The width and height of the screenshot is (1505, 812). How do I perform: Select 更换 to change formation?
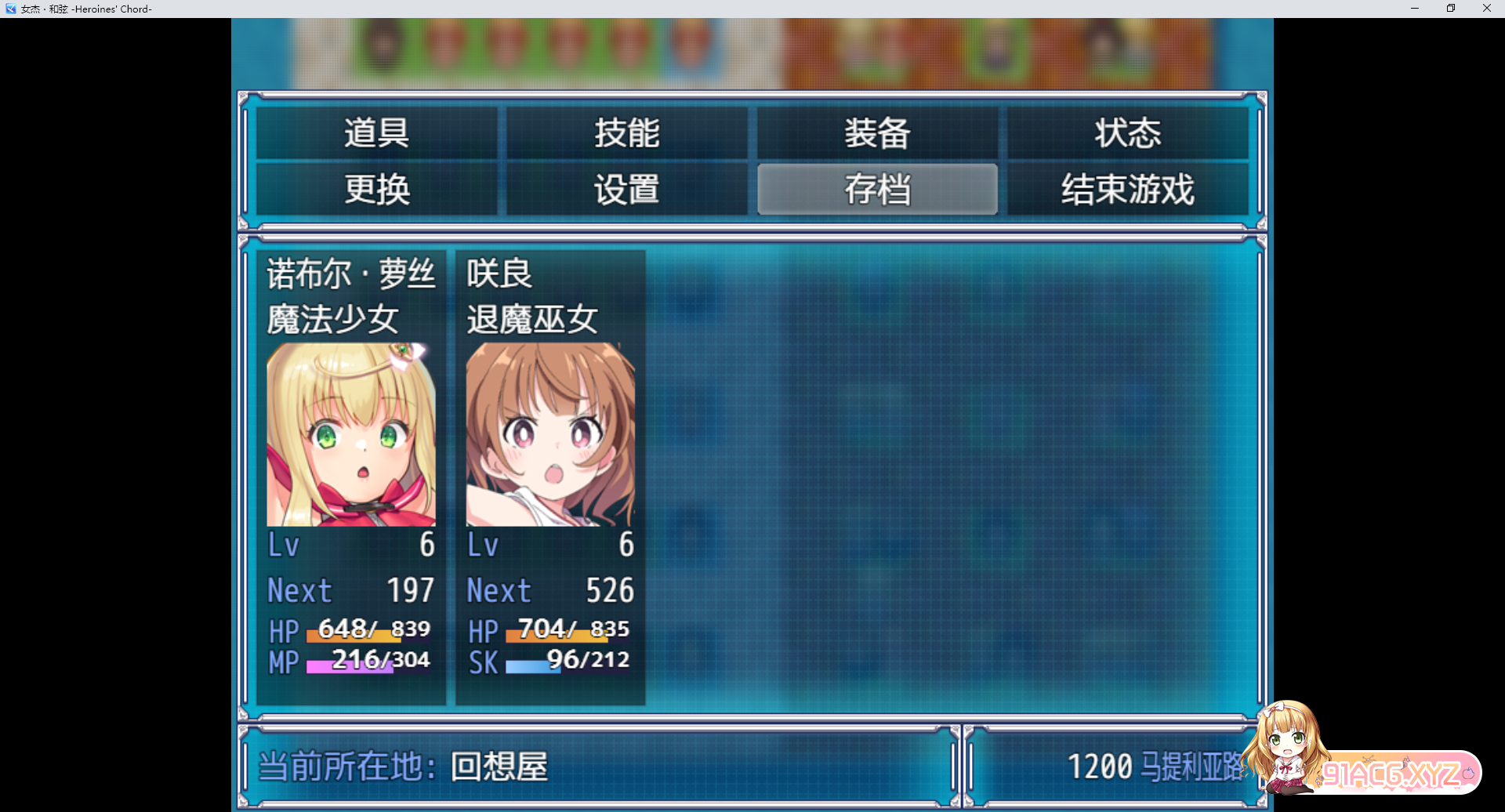[x=376, y=189]
